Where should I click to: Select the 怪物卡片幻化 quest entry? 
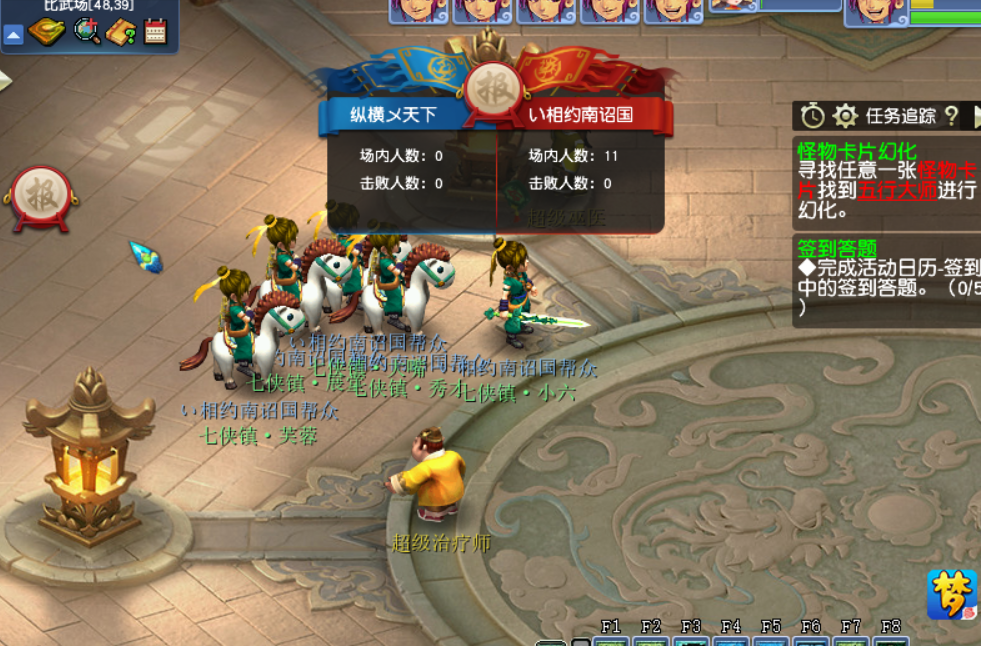click(856, 150)
